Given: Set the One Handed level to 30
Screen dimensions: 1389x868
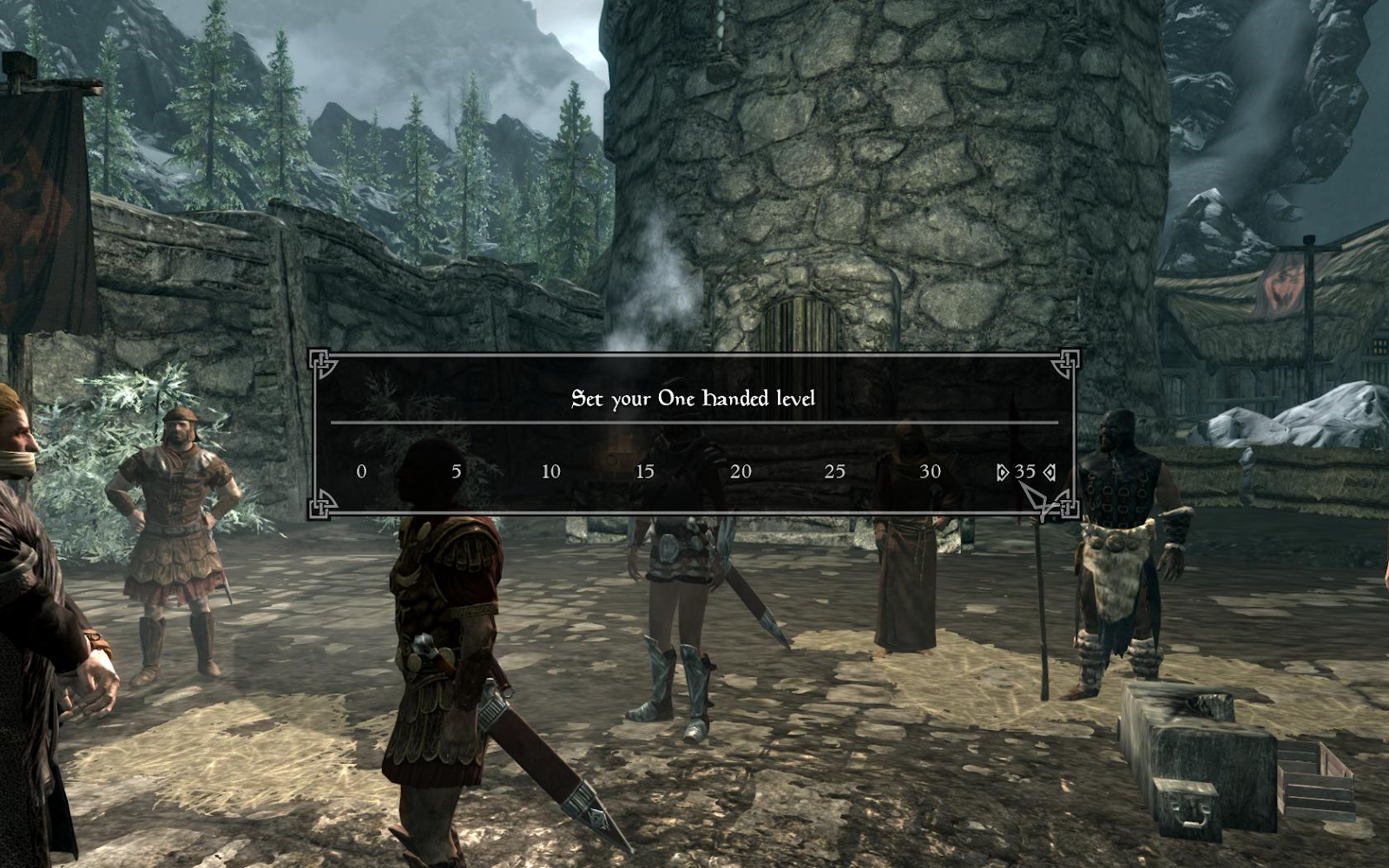Looking at the screenshot, I should tap(930, 471).
